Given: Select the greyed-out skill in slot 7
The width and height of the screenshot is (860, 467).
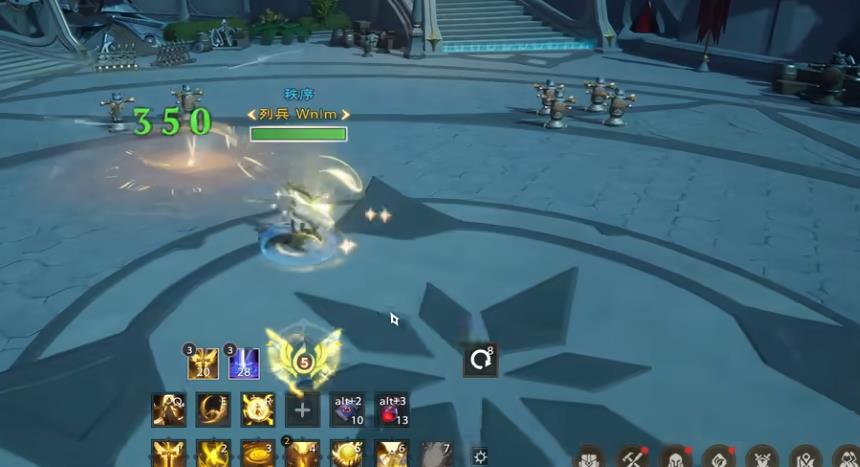Looking at the screenshot, I should [x=436, y=455].
